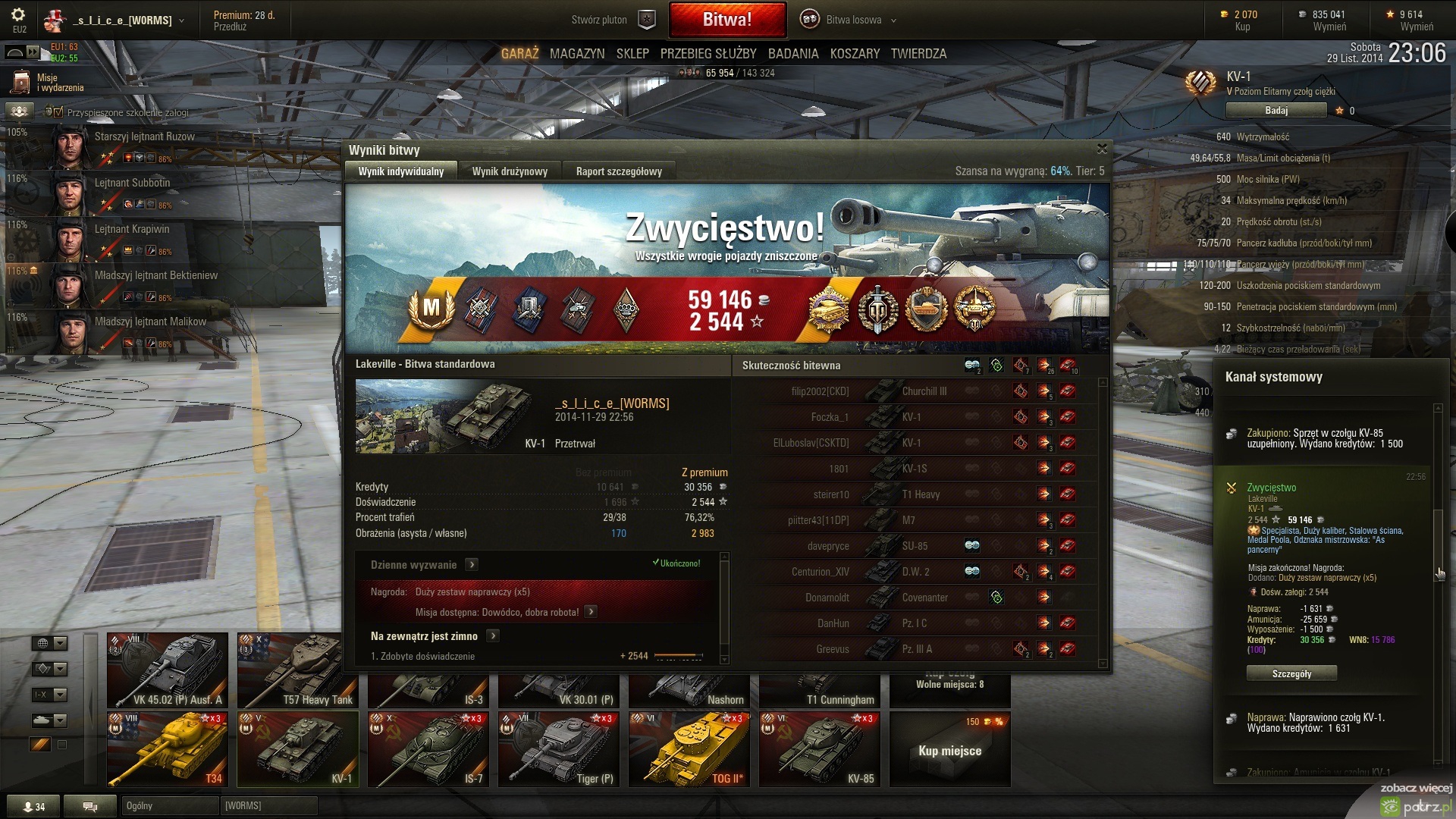Click Stwórz pluton to create a platoon
The height and width of the screenshot is (819, 1456).
[x=612, y=20]
